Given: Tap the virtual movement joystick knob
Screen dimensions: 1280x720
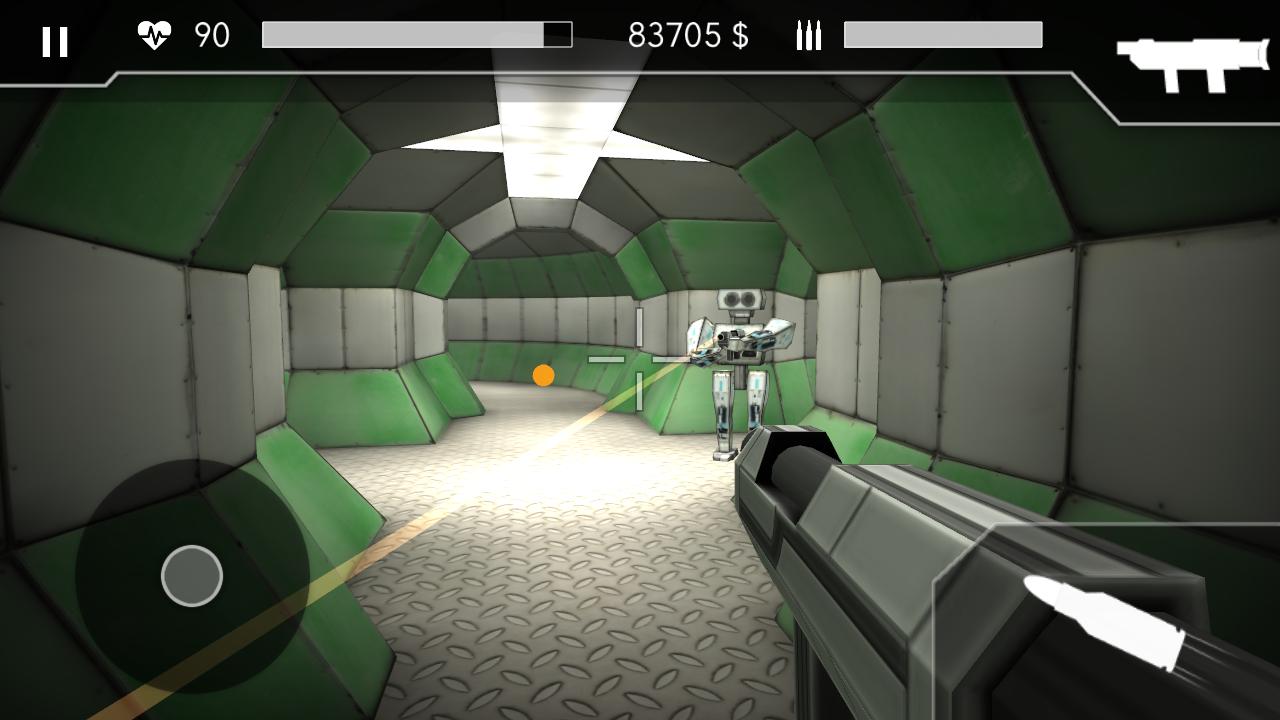Looking at the screenshot, I should coord(191,574).
